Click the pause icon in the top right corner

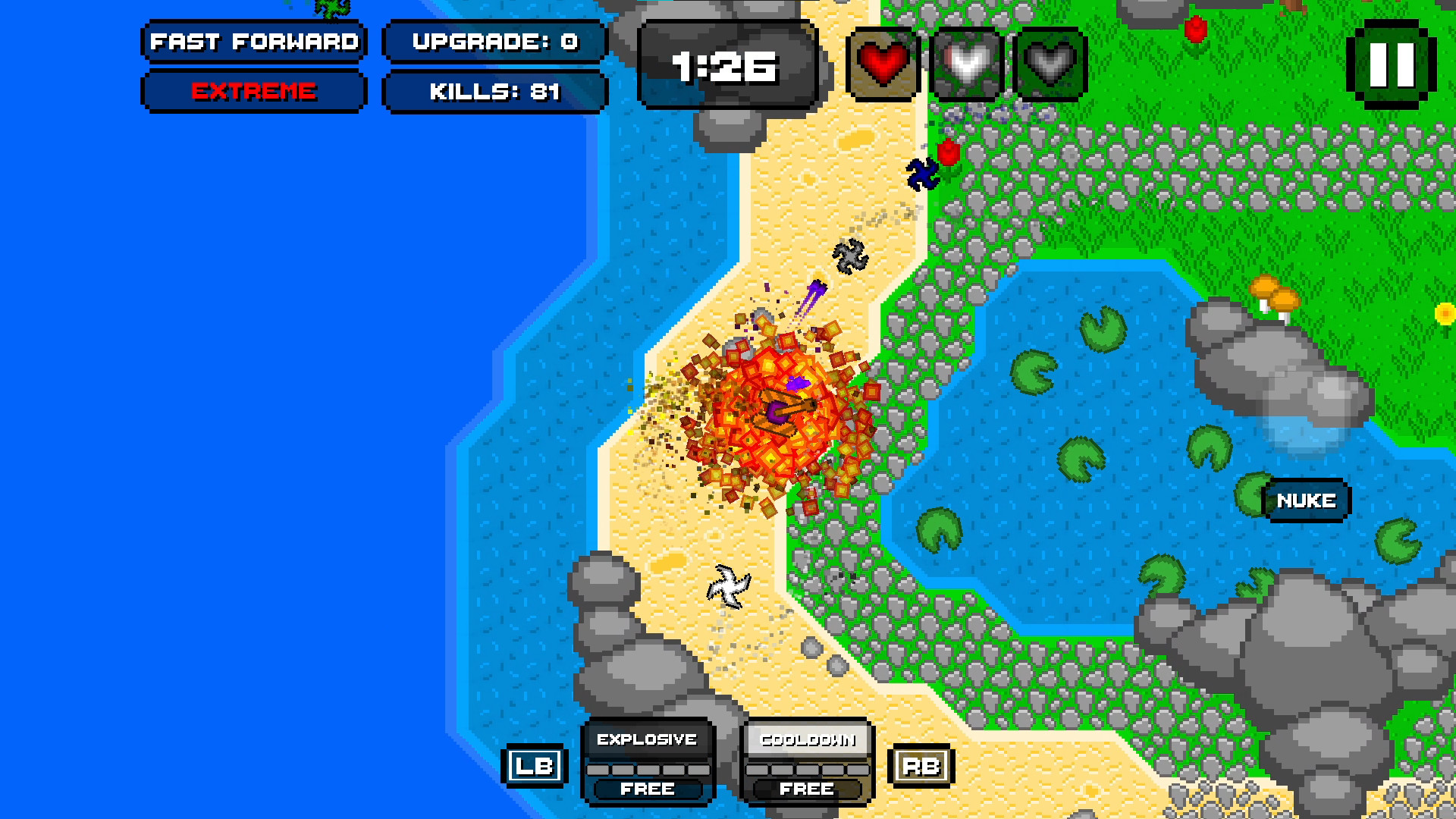(1394, 64)
